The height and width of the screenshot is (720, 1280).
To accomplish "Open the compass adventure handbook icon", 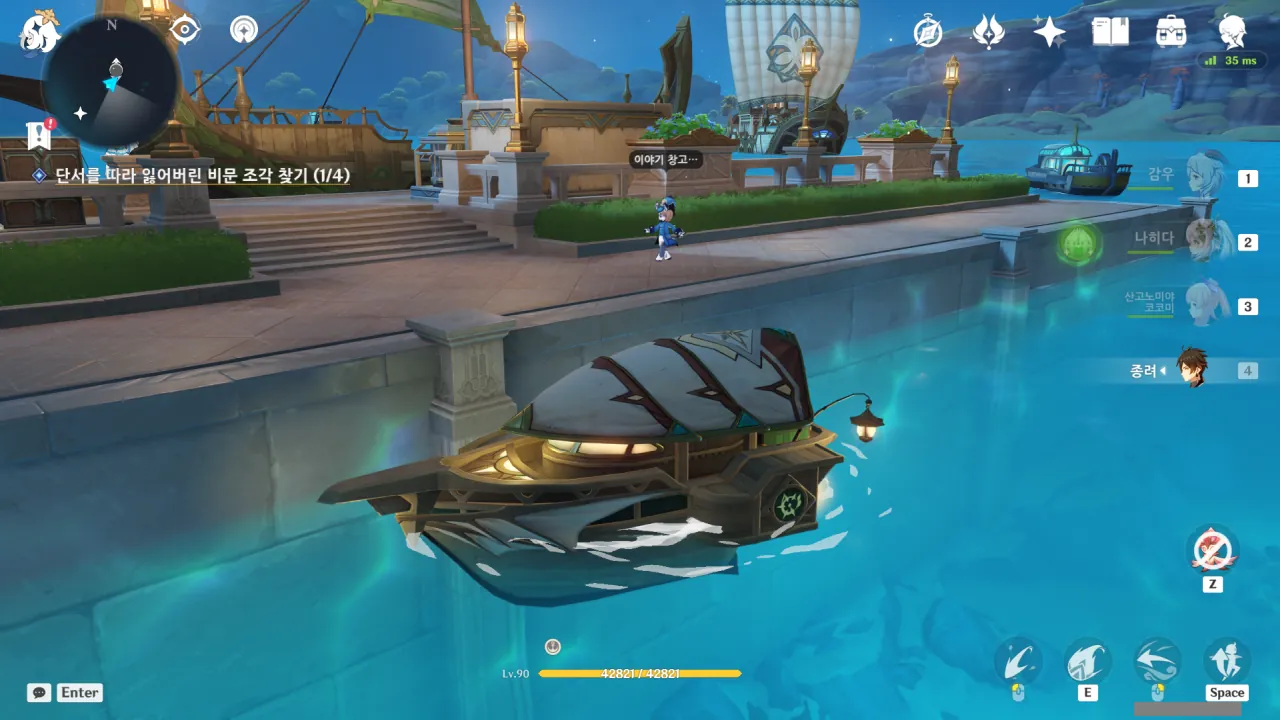I will [x=928, y=32].
